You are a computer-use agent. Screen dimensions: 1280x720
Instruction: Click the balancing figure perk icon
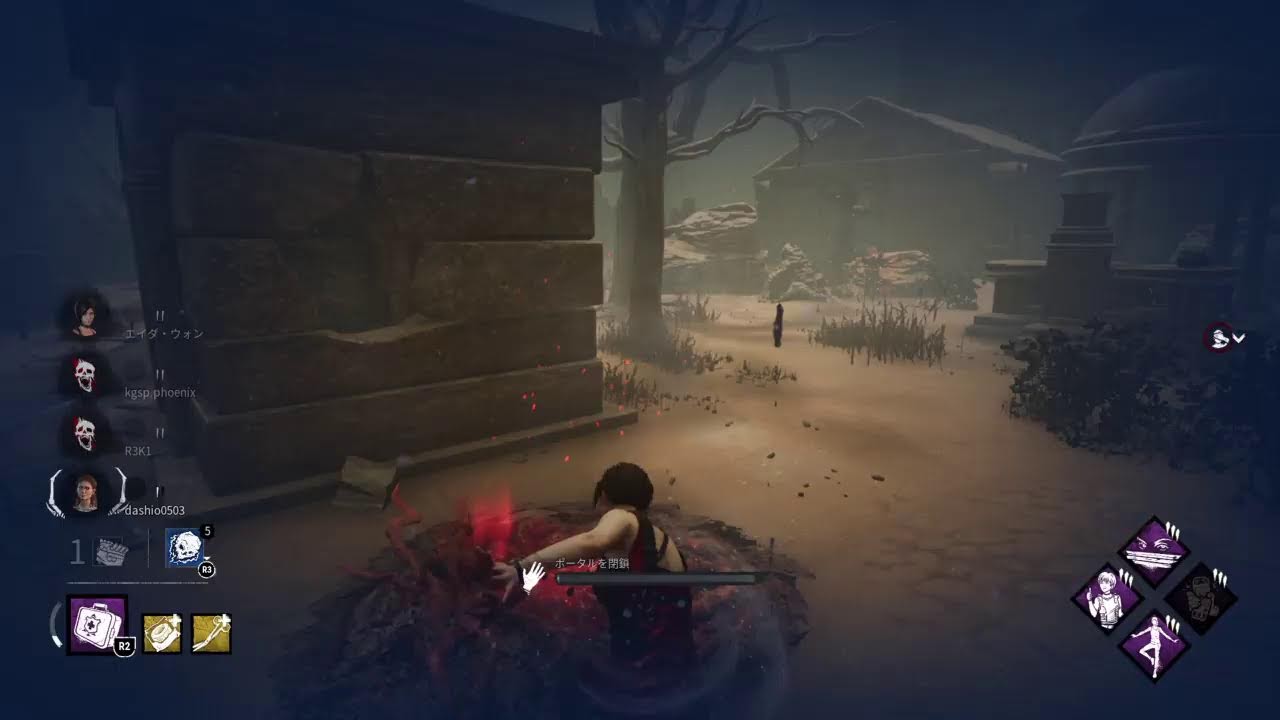tap(1153, 645)
